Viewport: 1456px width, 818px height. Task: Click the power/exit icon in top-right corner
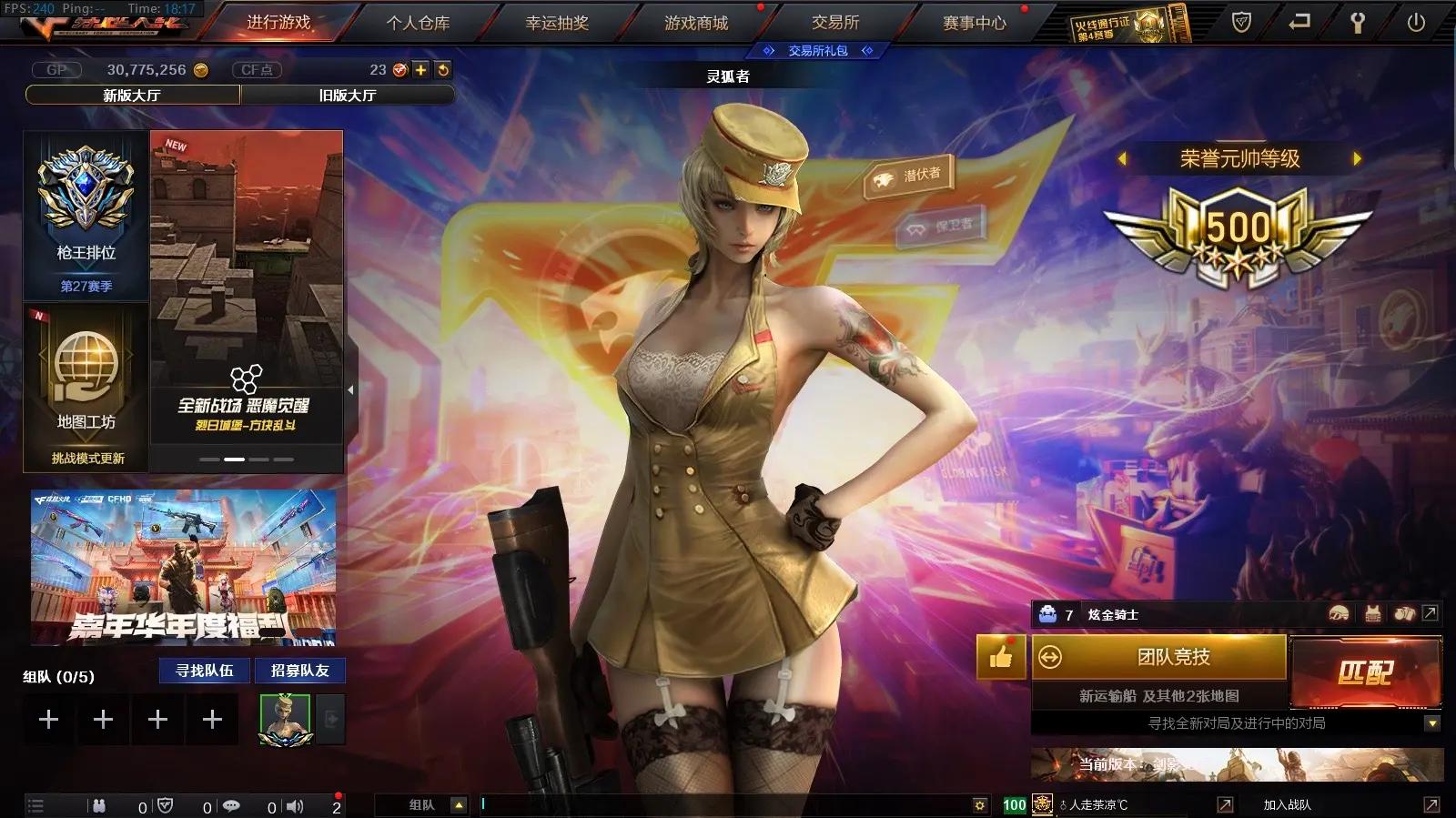pos(1417,20)
